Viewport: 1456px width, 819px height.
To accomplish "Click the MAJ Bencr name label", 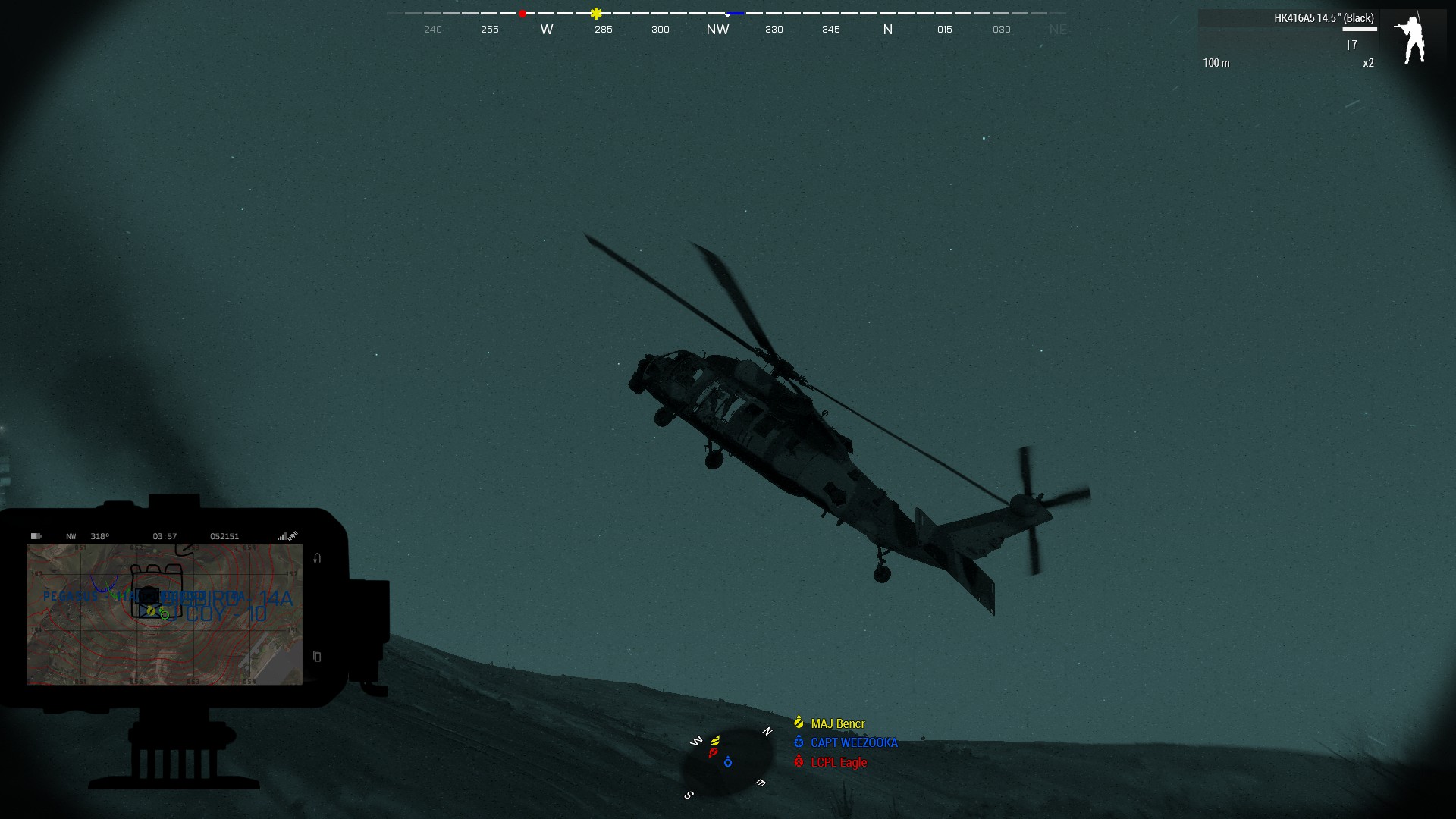I will 837,723.
